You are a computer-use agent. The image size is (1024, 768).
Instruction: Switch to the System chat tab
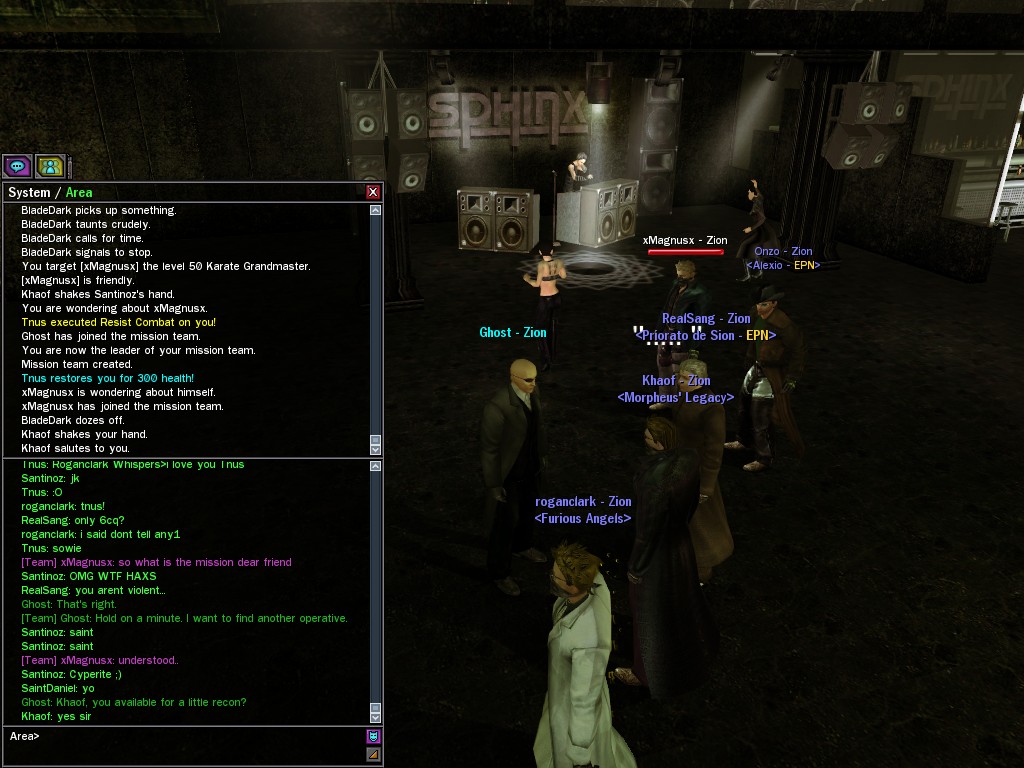(29, 192)
